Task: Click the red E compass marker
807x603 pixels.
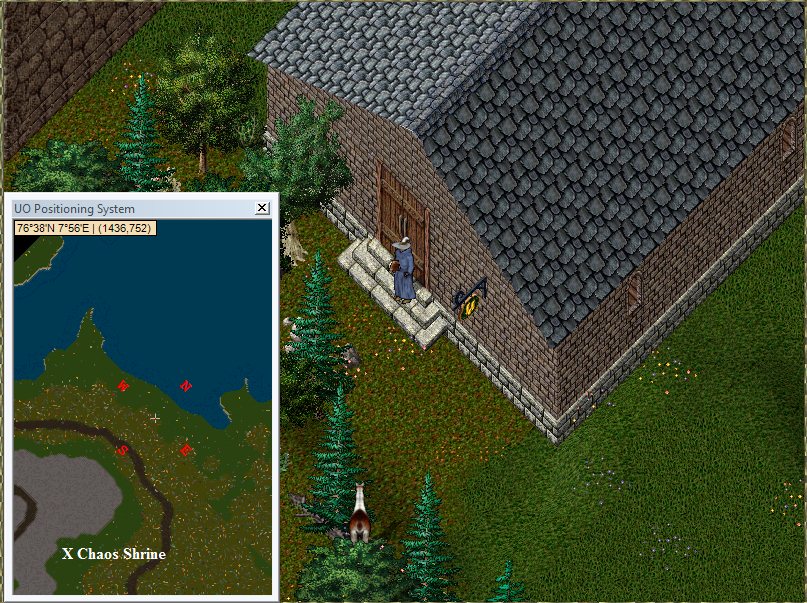Action: 185,450
